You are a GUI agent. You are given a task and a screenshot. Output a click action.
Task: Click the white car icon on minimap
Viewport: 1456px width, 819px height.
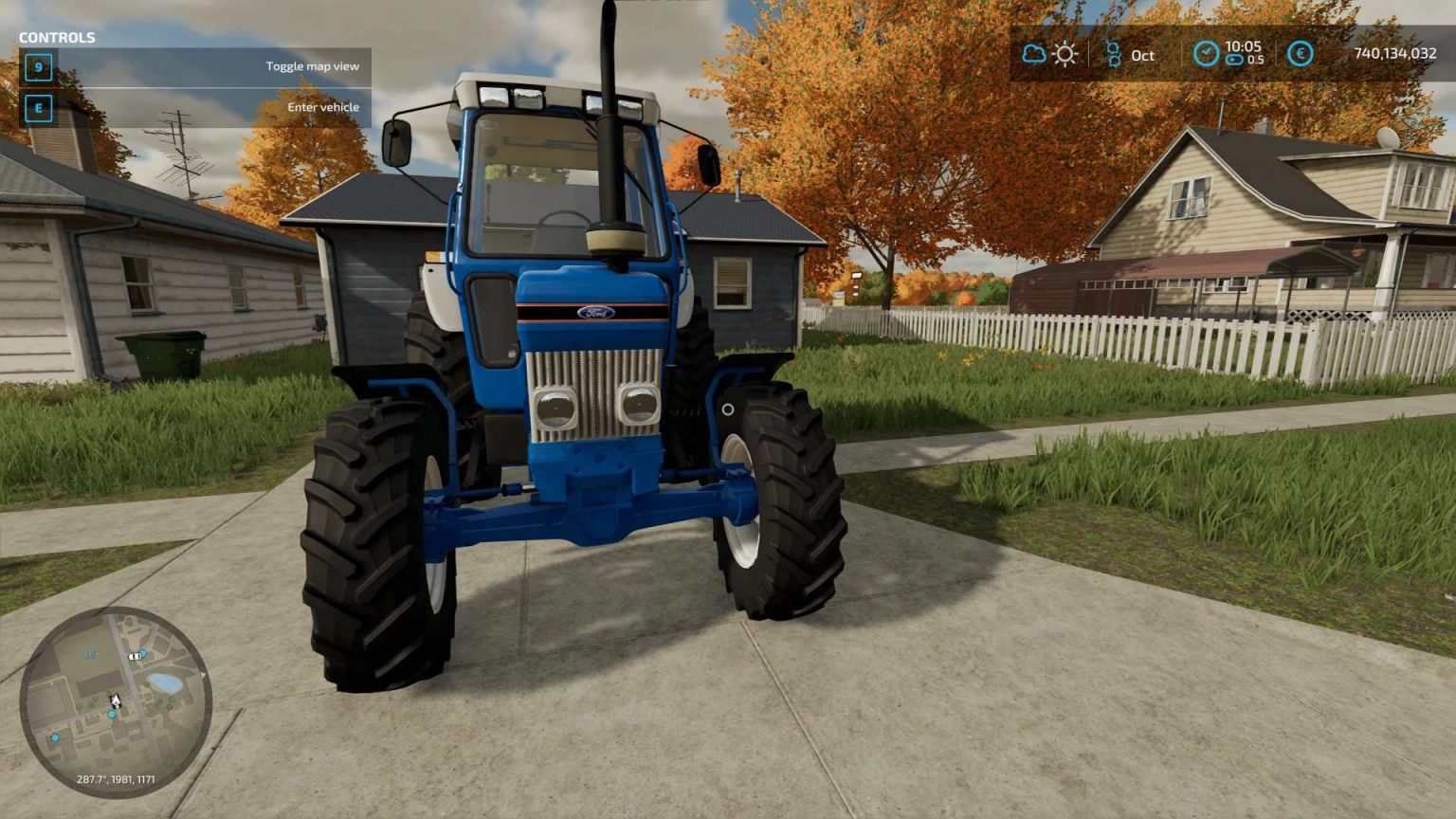coord(134,656)
